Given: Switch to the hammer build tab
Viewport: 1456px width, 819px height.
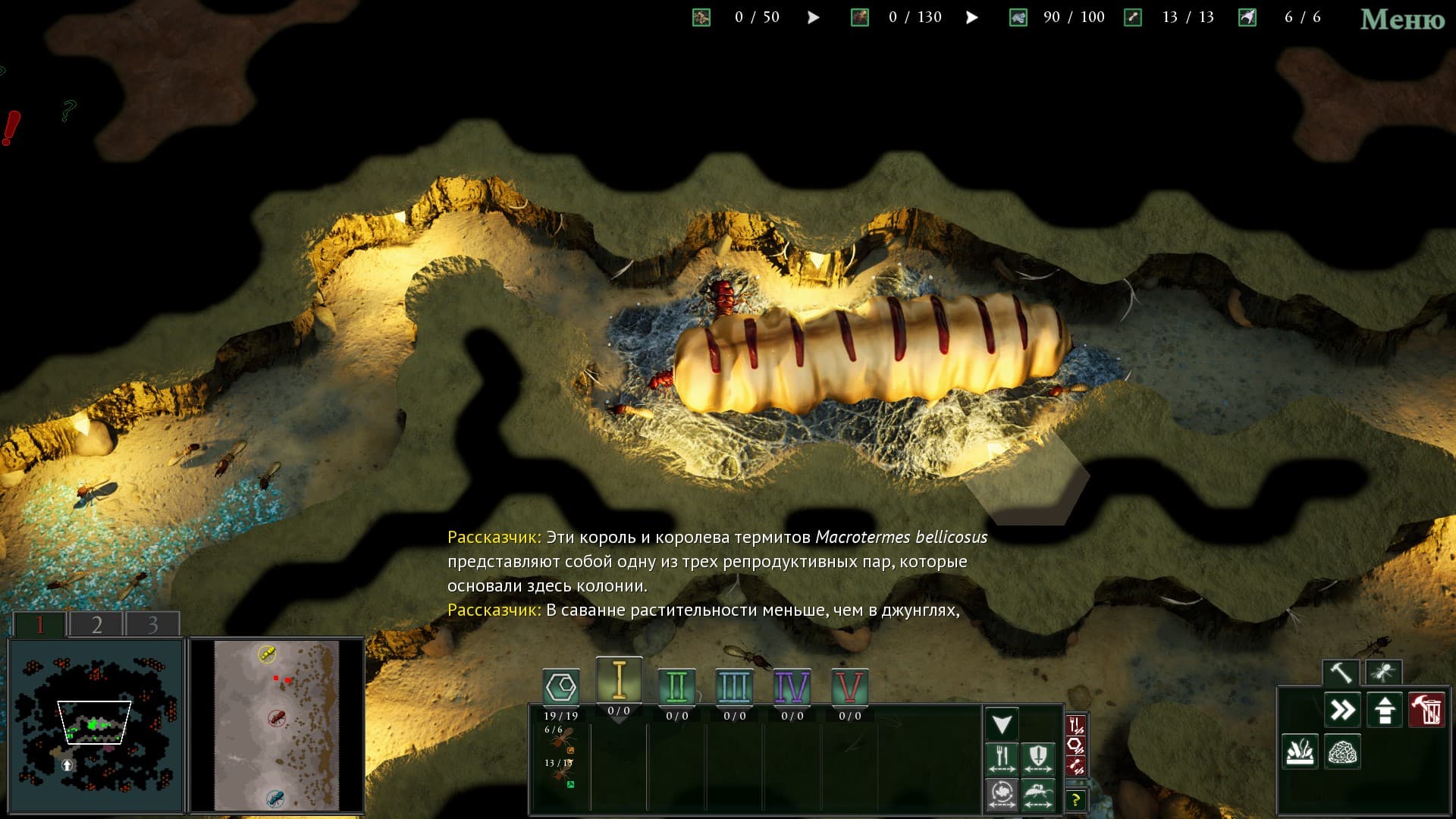Looking at the screenshot, I should 1341,673.
